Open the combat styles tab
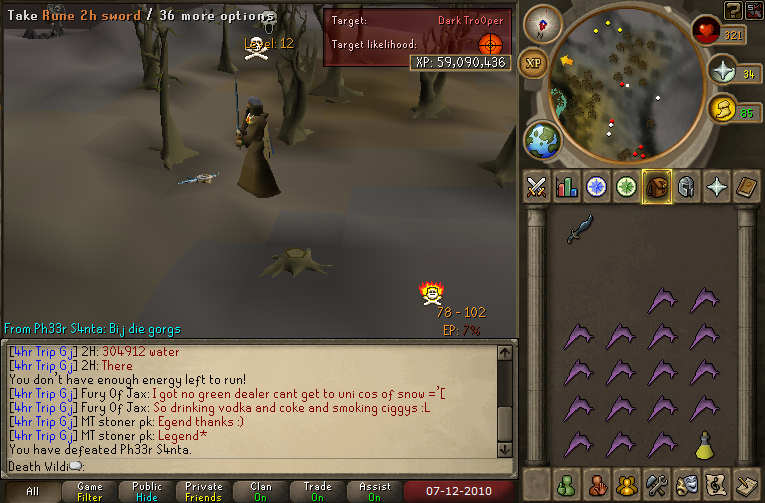 click(537, 187)
